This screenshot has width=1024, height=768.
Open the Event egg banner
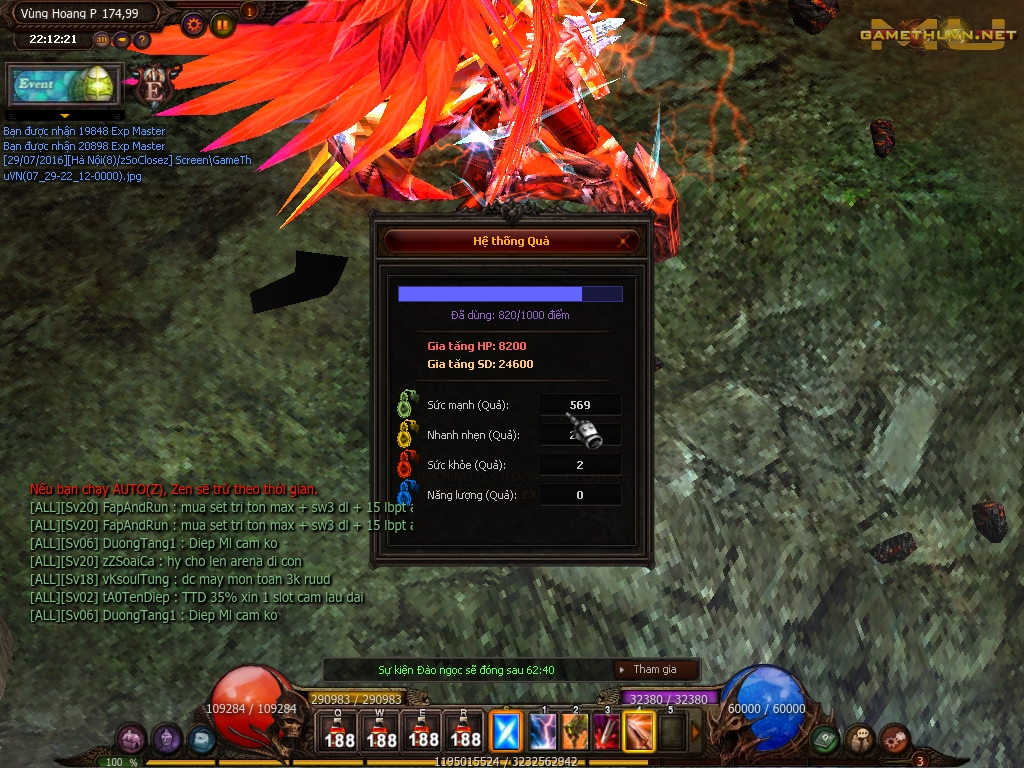(x=64, y=85)
